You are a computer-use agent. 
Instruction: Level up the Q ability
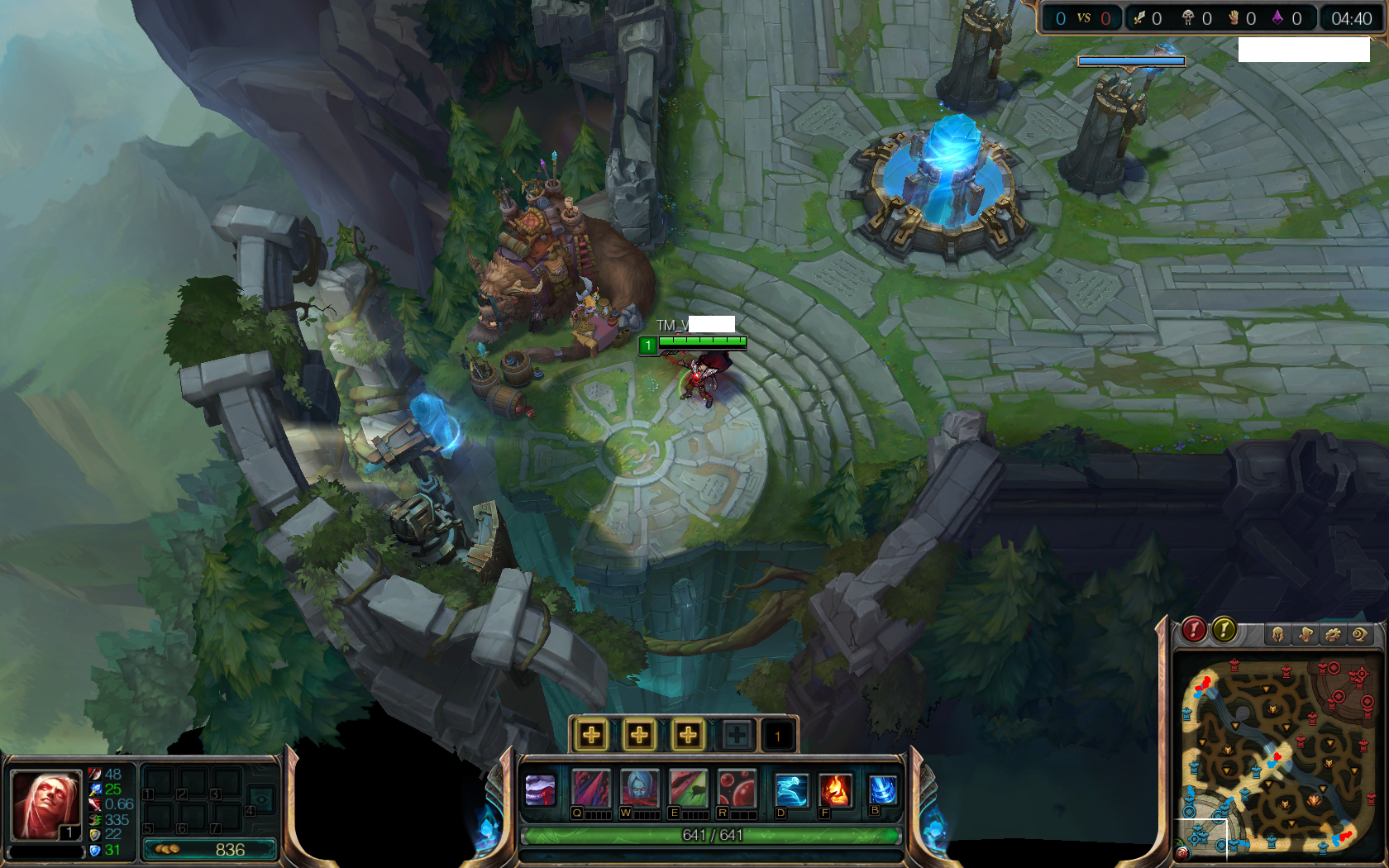tap(592, 734)
